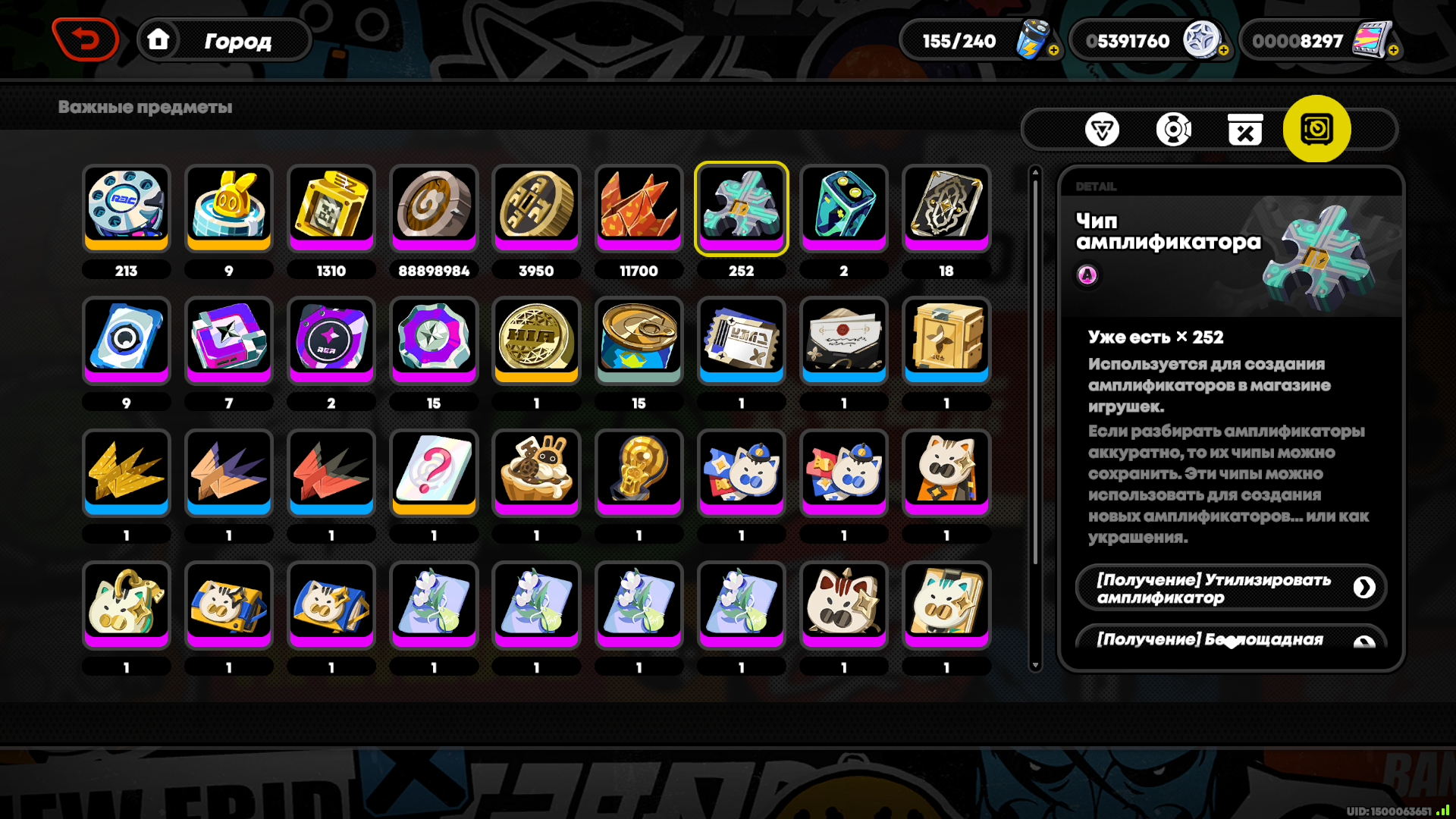The height and width of the screenshot is (819, 1456).
Task: Add film currency with plus icon
Action: 1393,50
